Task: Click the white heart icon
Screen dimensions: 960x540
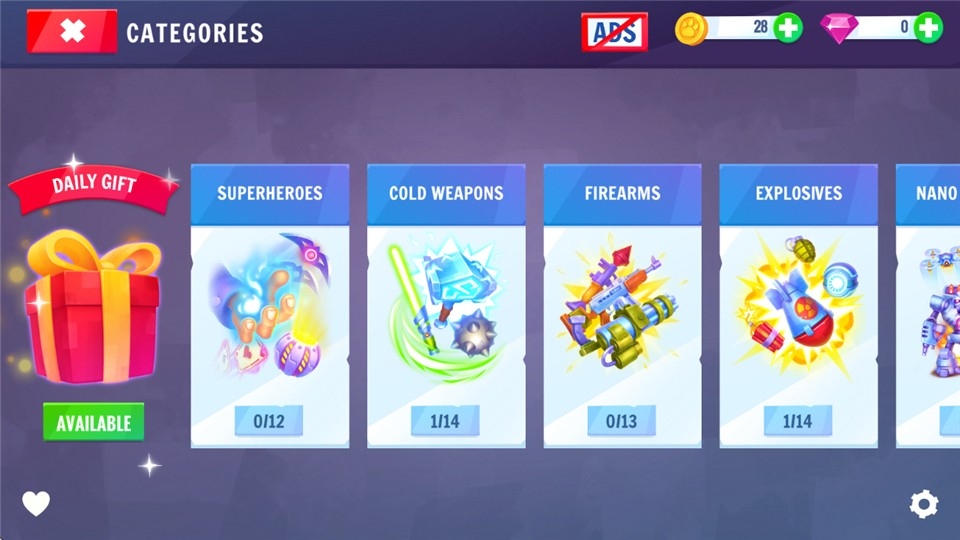Action: (36, 504)
